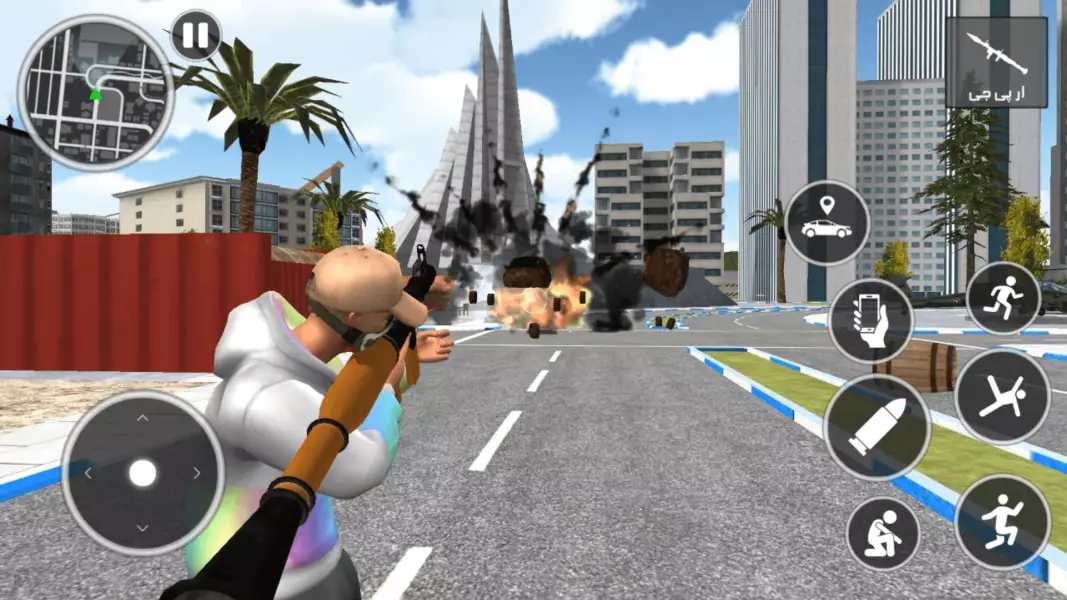Image resolution: width=1067 pixels, height=600 pixels.
Task: Pause the game
Action: (196, 36)
